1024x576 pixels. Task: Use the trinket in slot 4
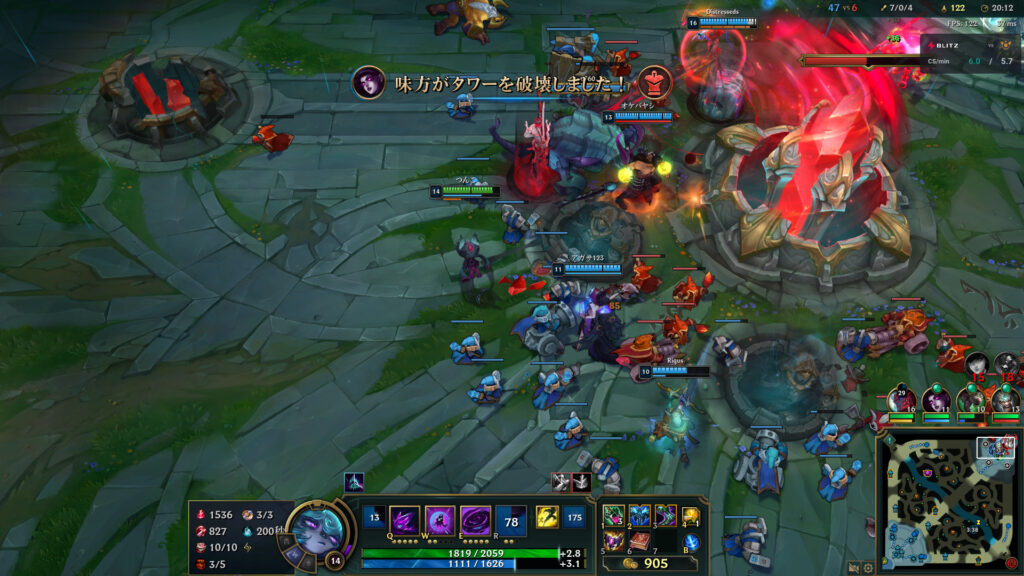point(691,516)
